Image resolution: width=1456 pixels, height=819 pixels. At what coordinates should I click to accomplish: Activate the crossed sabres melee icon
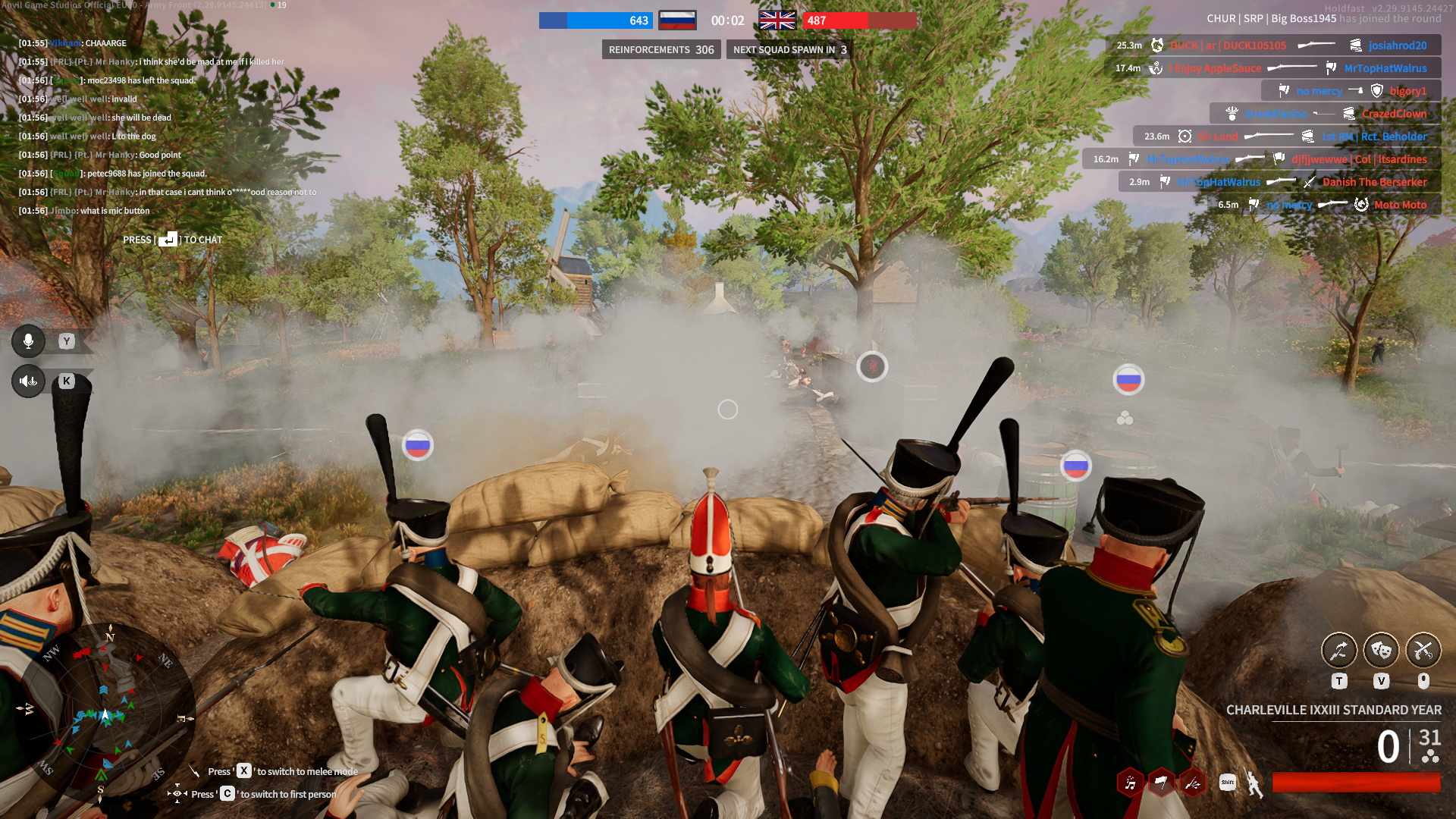[1423, 650]
